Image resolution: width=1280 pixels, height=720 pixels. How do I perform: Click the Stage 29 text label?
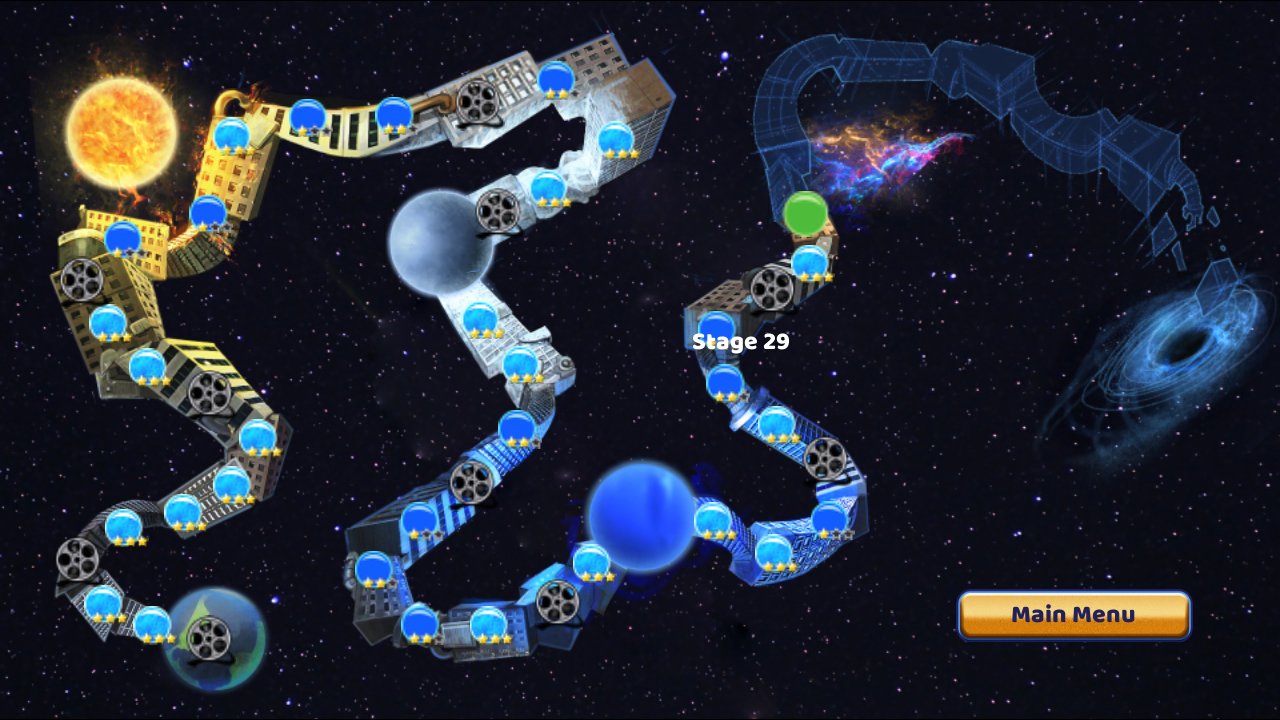741,341
